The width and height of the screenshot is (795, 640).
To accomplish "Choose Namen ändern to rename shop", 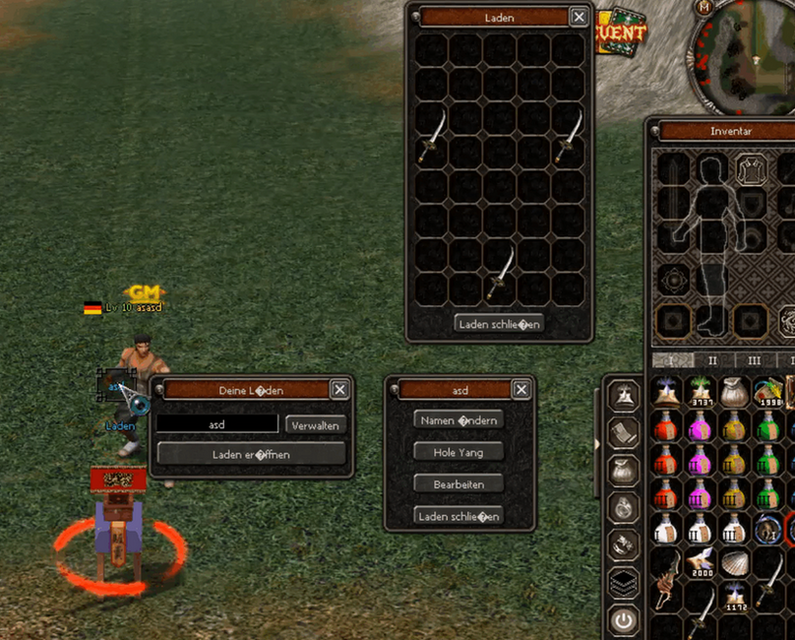I will pos(459,421).
